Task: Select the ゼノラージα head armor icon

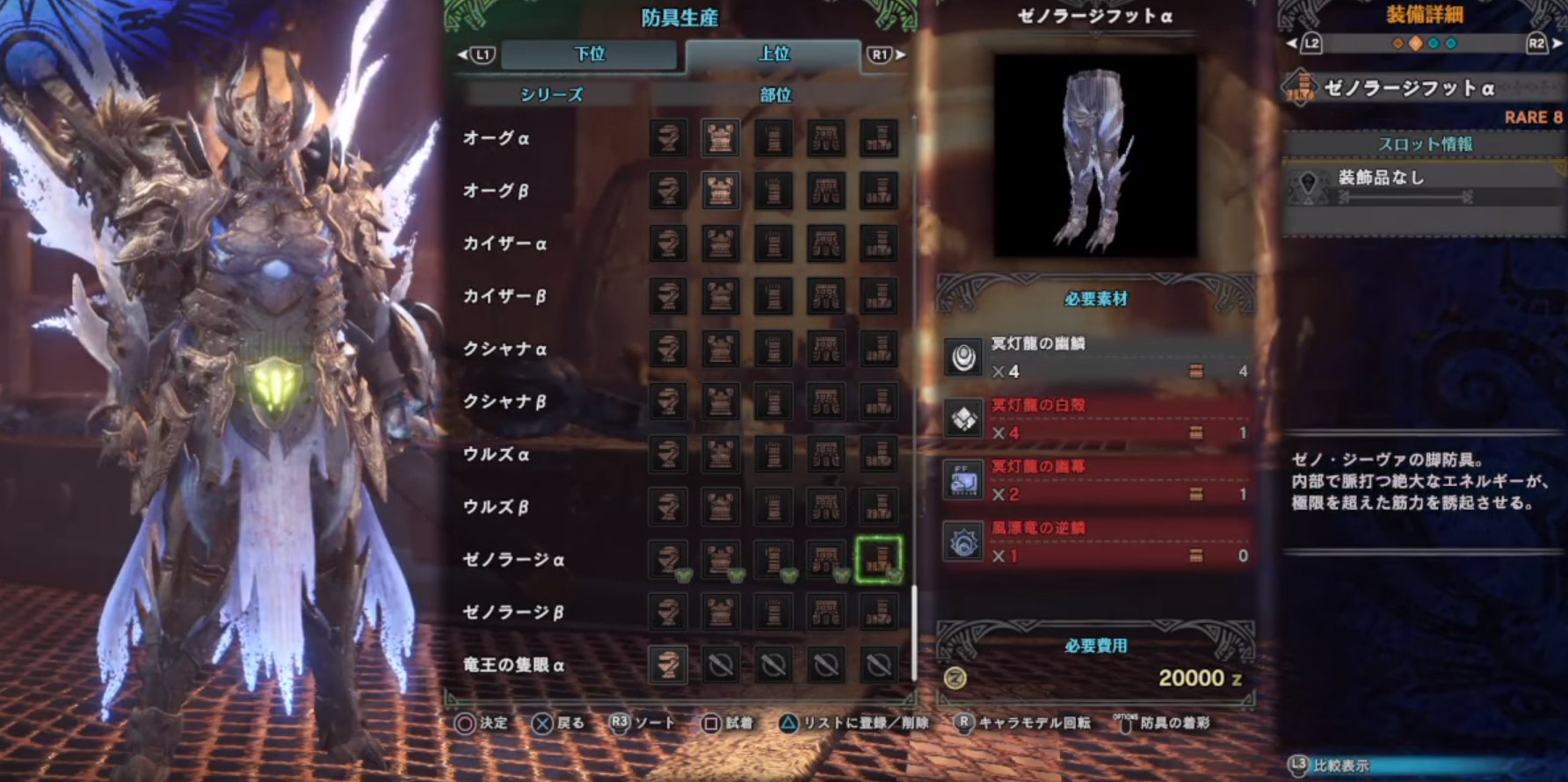Action: 668,559
